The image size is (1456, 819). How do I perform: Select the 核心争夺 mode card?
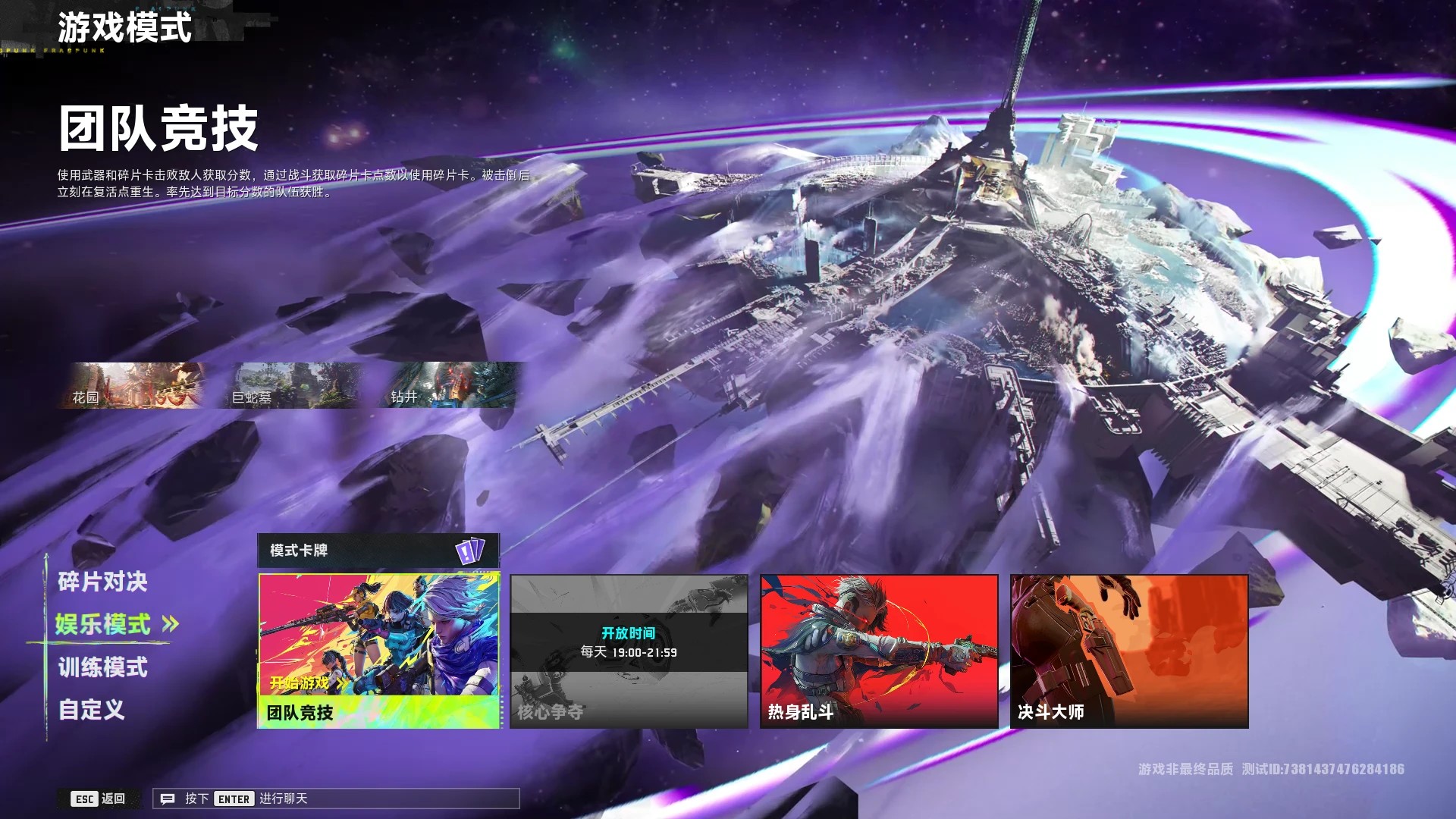coord(629,651)
